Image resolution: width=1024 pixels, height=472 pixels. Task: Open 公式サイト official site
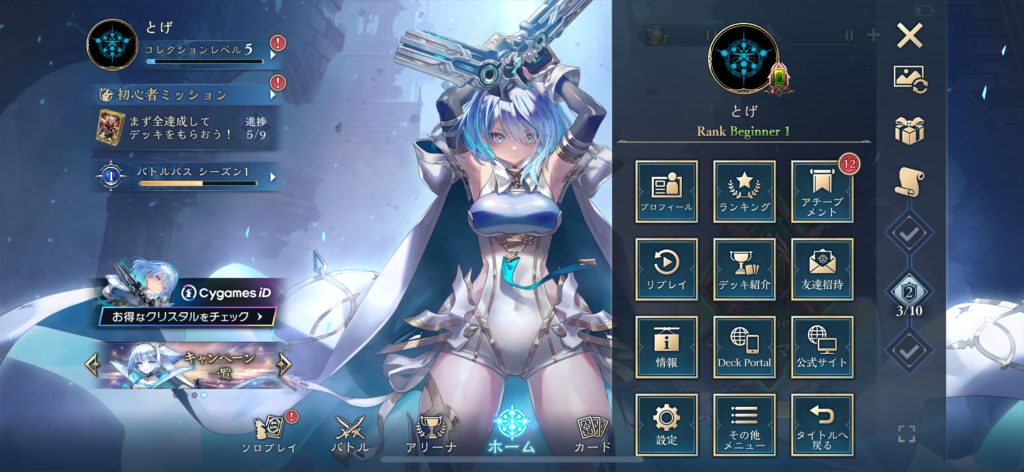click(x=822, y=347)
